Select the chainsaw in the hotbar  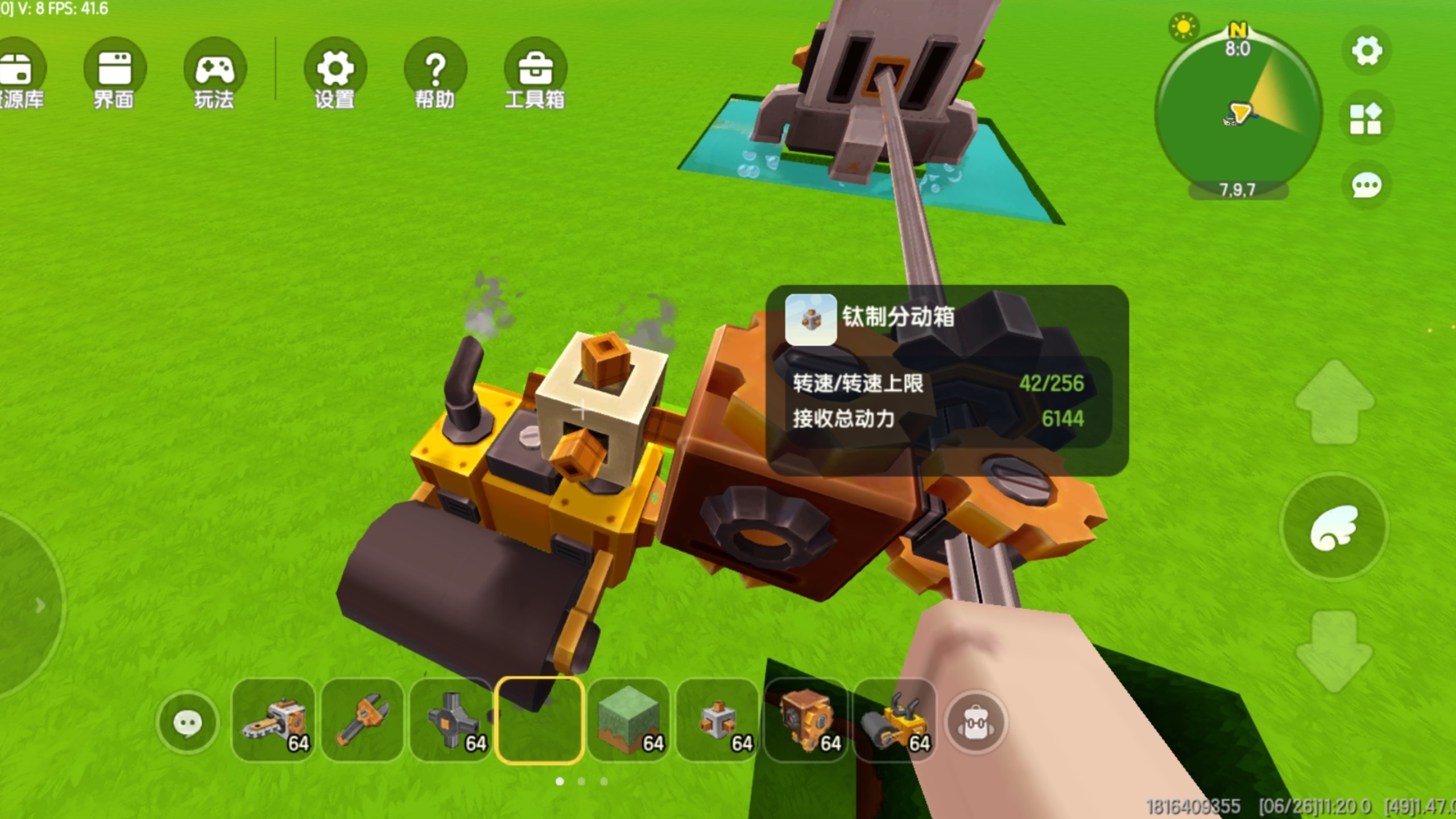274,721
